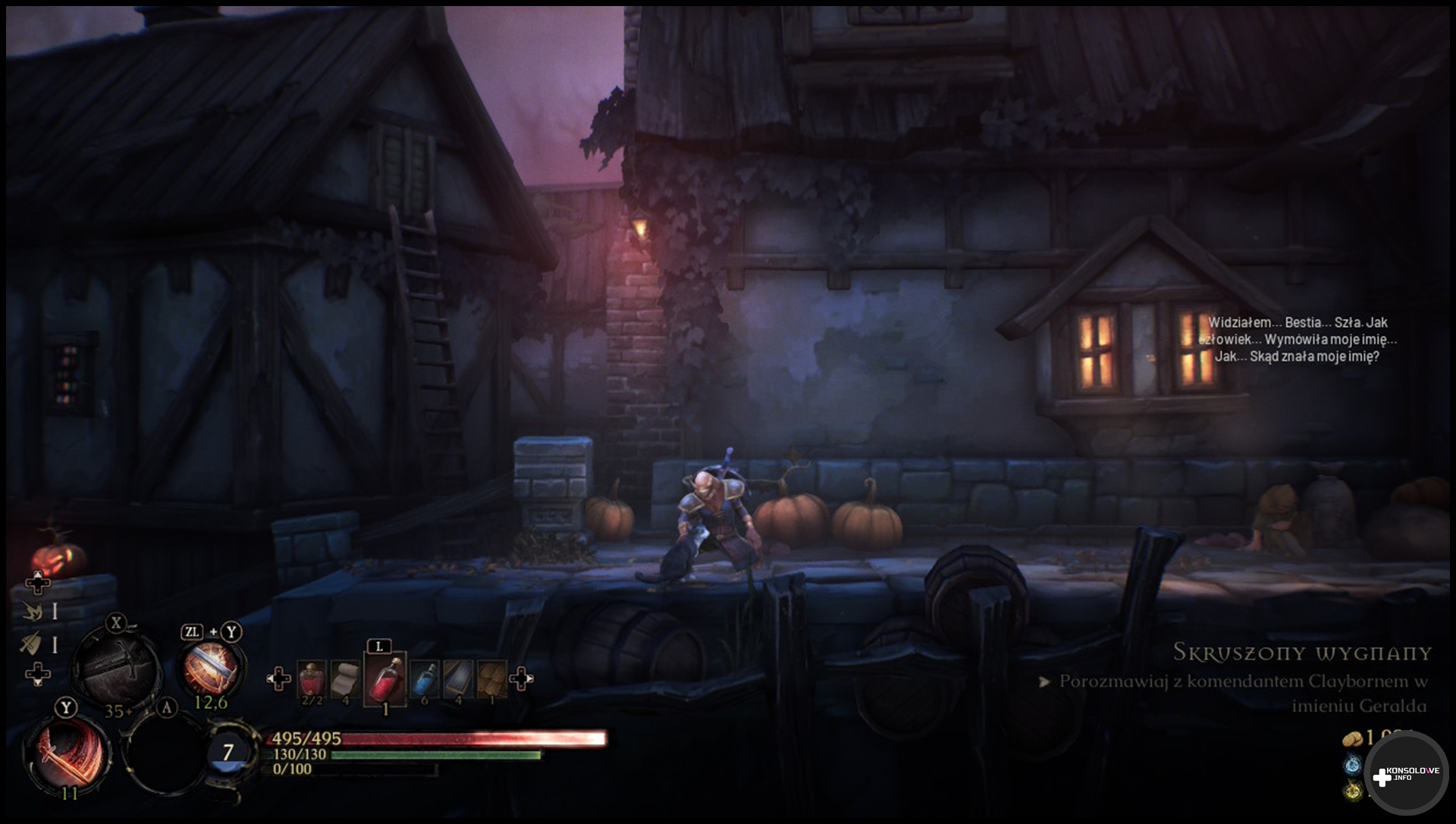Use the highlighted red potion bottle
The image size is (1456, 824).
[x=385, y=678]
